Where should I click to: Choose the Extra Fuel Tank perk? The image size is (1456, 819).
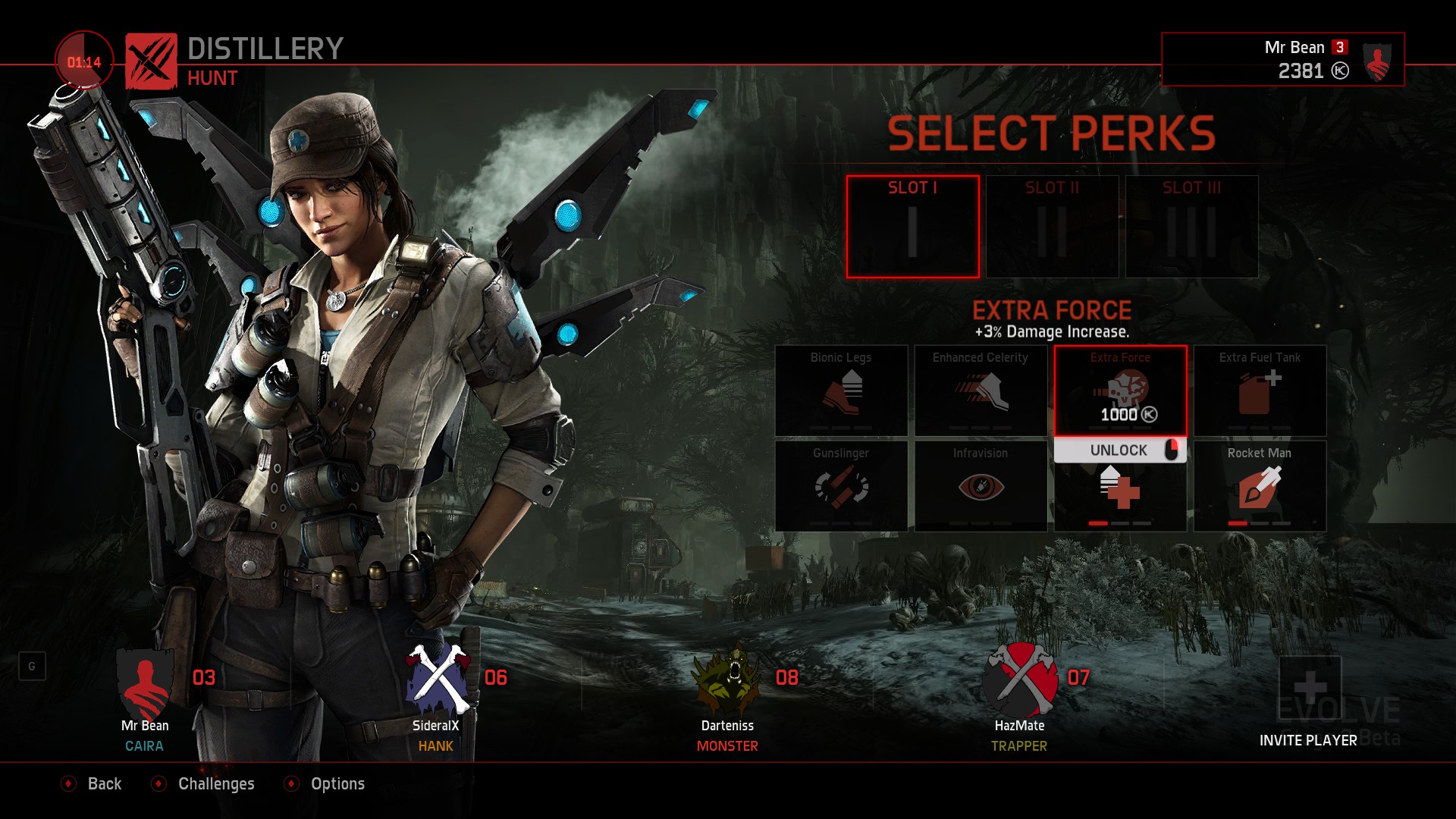(1260, 391)
